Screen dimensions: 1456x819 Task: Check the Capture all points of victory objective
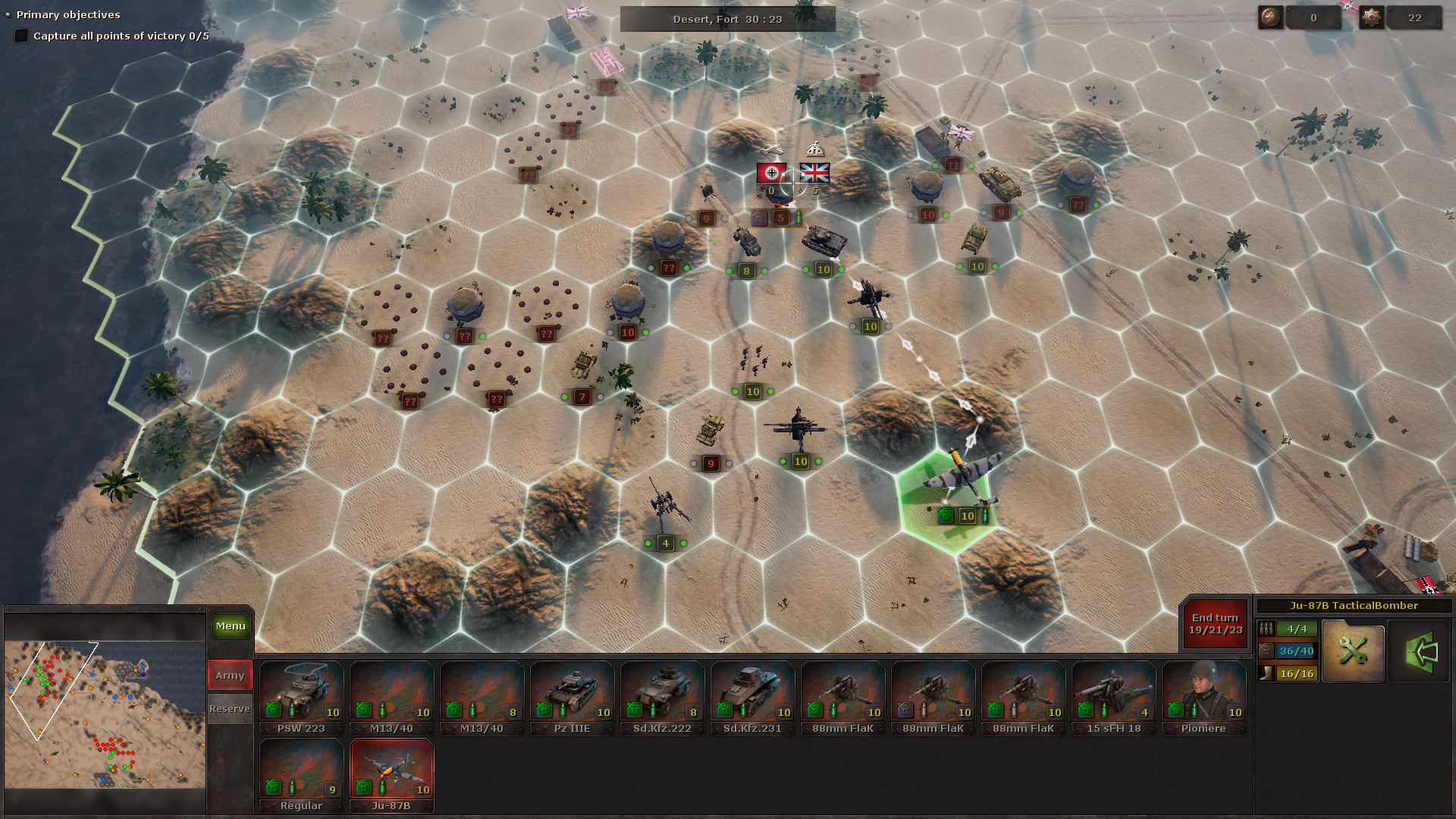22,35
